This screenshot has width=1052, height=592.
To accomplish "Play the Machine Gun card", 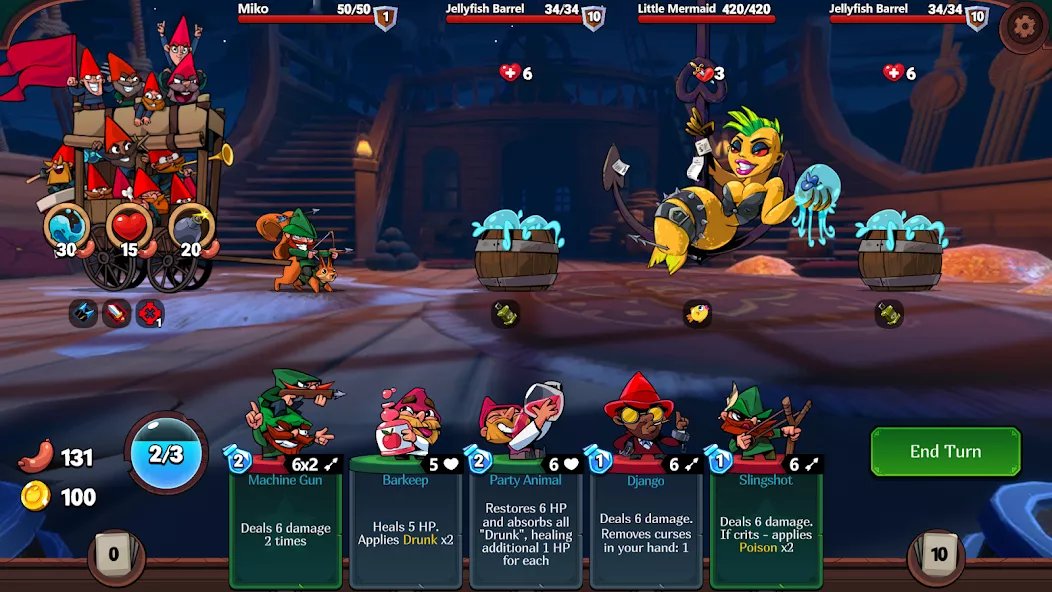I will click(286, 520).
